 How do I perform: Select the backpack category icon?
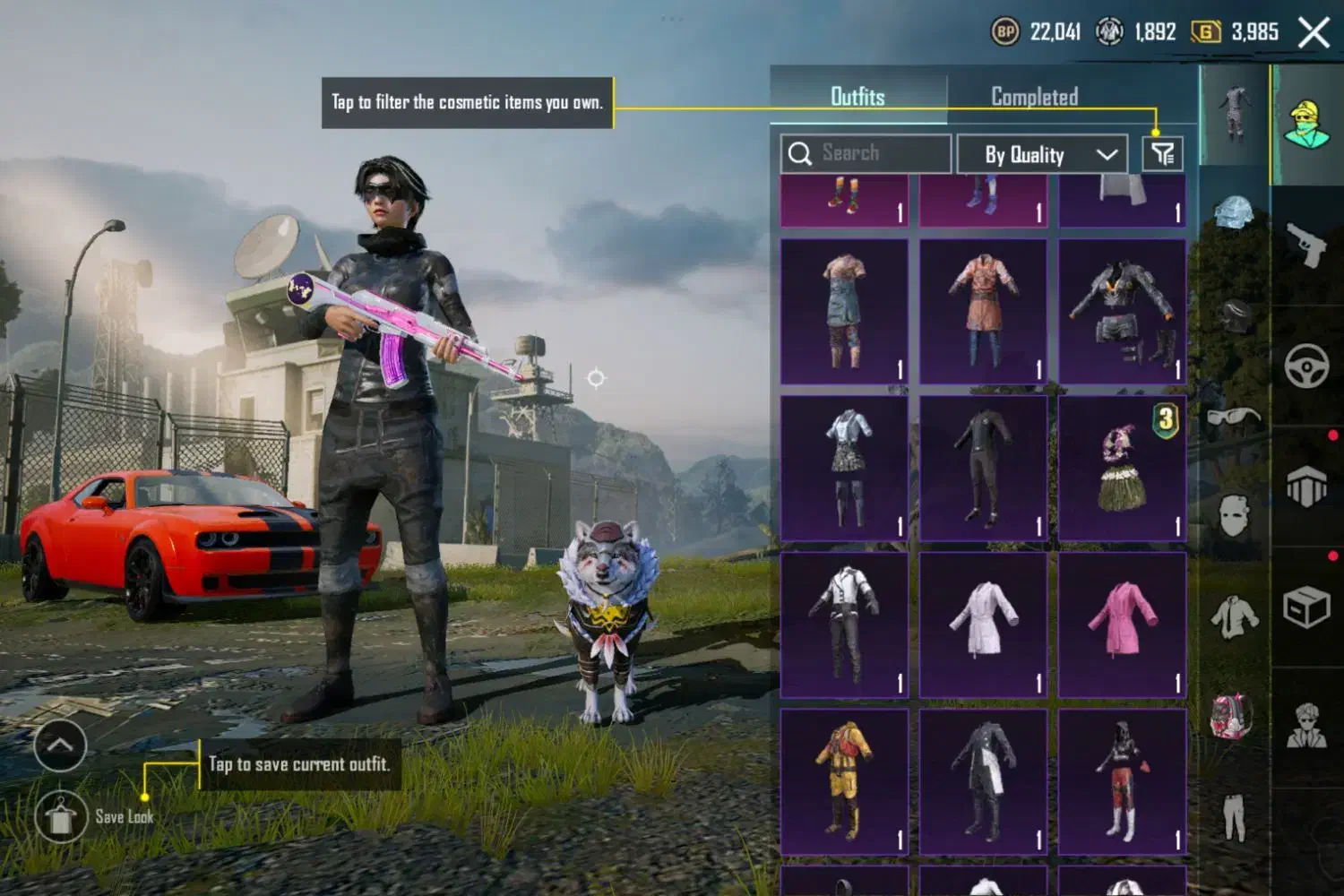pyautogui.click(x=1232, y=715)
